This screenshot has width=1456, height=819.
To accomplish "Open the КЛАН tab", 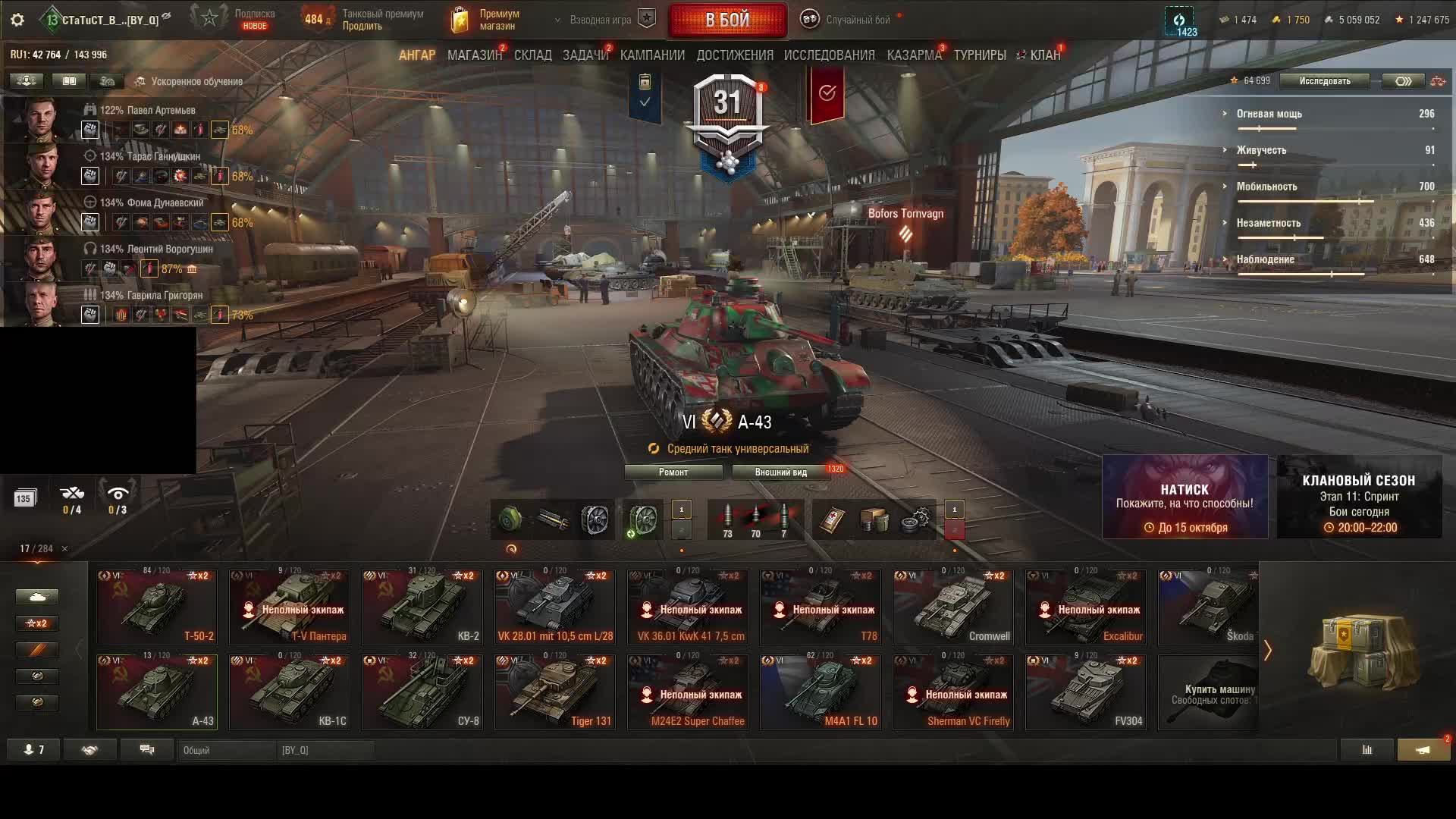I will (1044, 55).
